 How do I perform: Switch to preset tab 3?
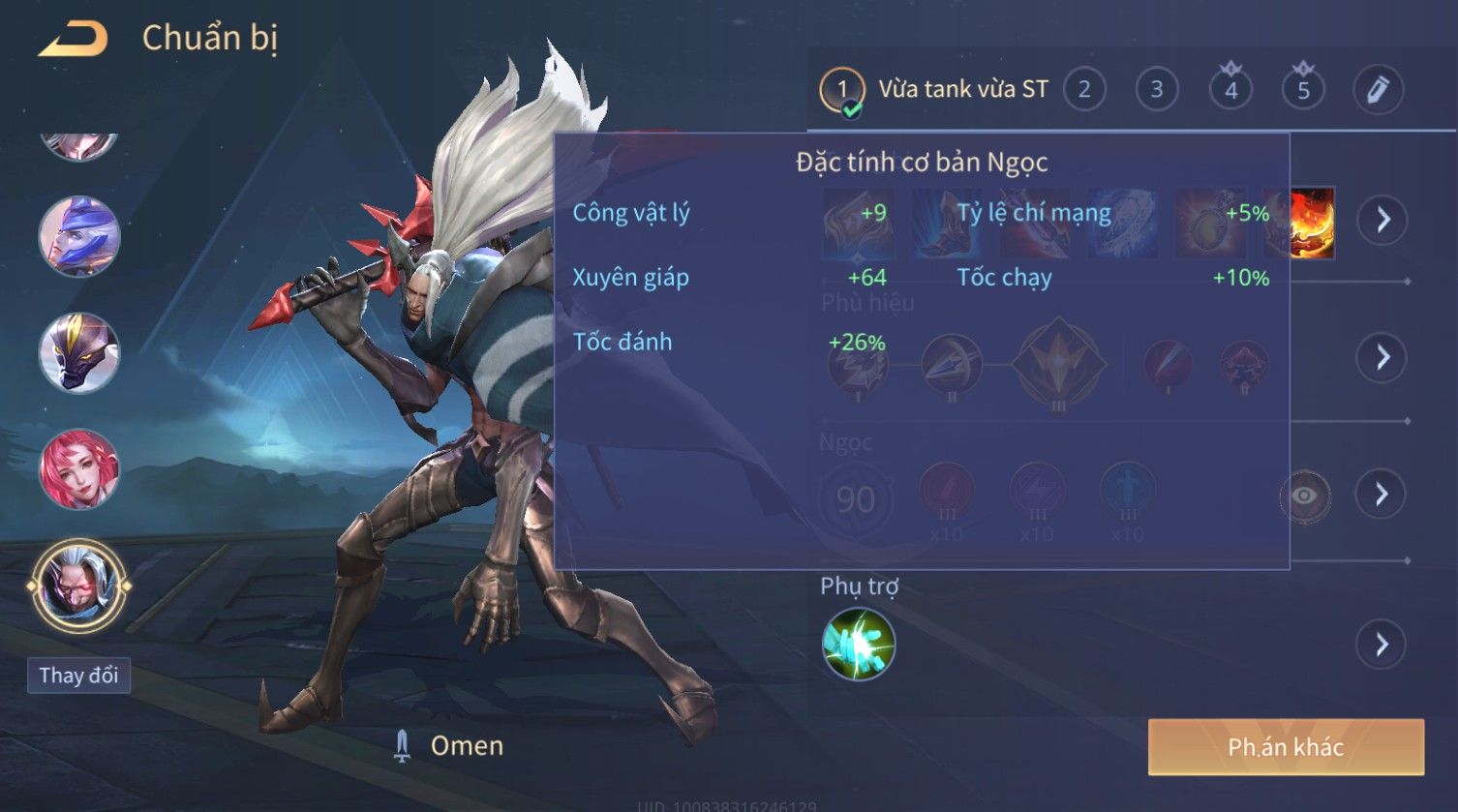point(1157,90)
